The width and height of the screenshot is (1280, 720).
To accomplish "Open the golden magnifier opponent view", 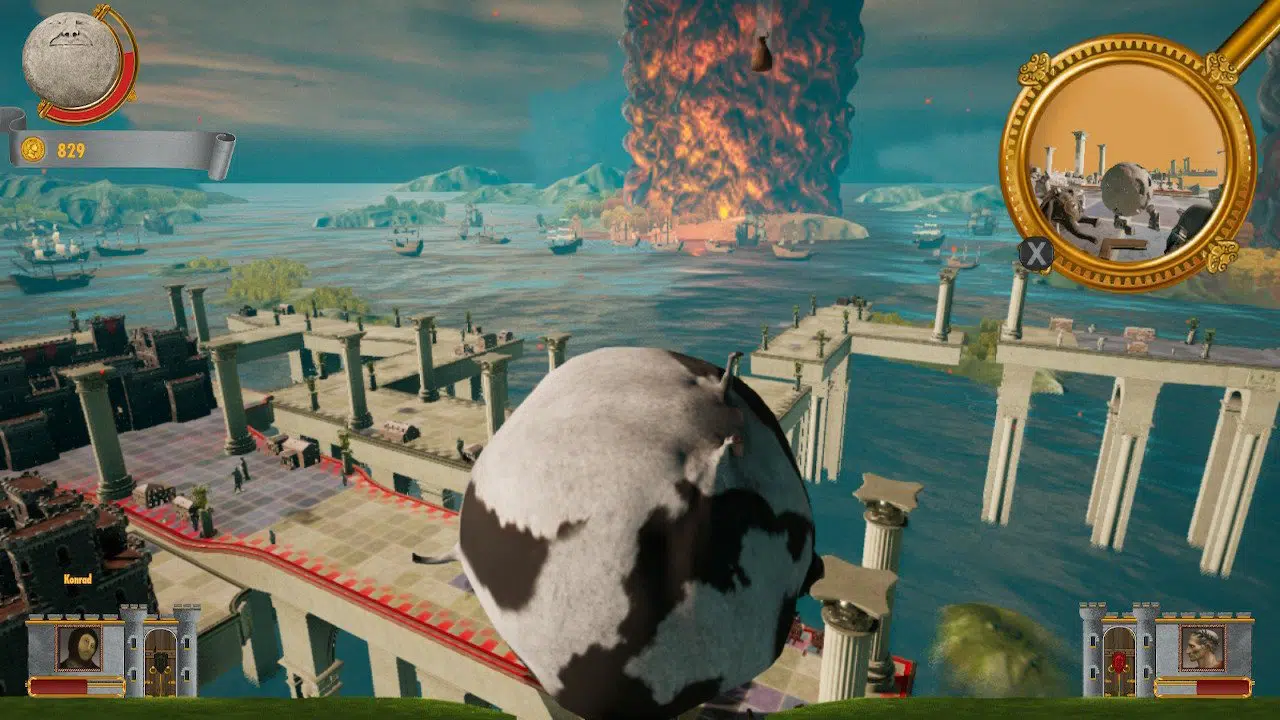I will (1127, 163).
